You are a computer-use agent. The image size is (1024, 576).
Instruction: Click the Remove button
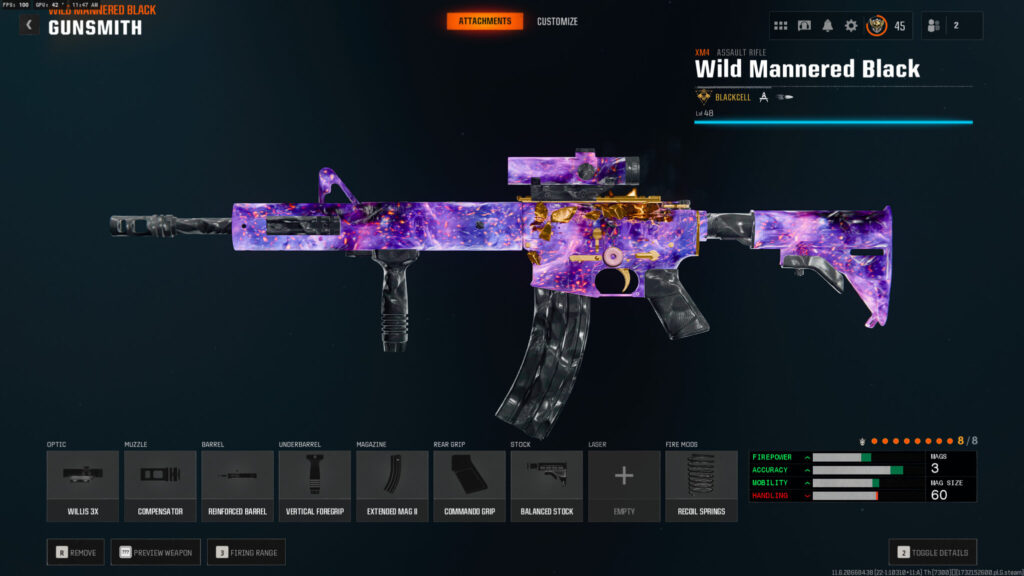(75, 551)
